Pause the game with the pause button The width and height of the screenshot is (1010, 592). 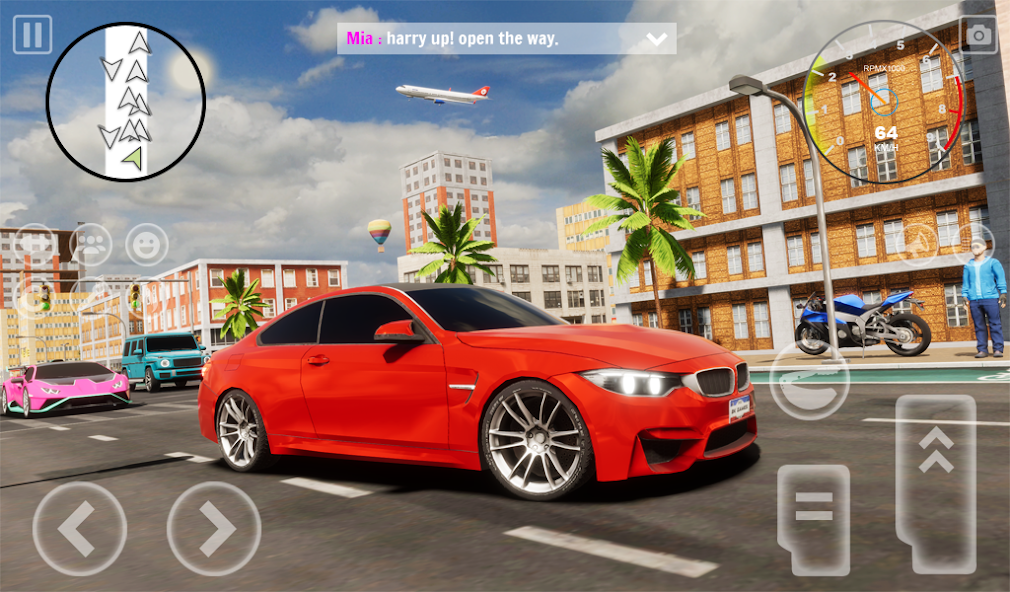(x=32, y=35)
